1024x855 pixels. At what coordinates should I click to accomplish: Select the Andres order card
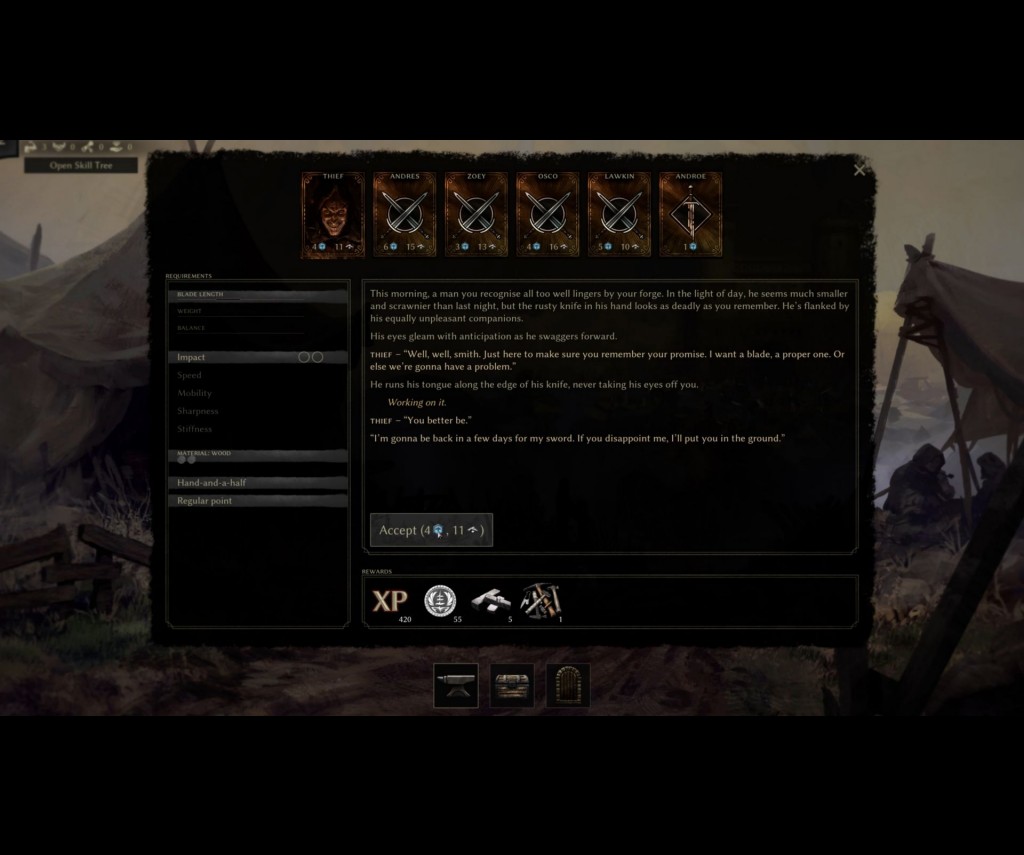coord(405,215)
